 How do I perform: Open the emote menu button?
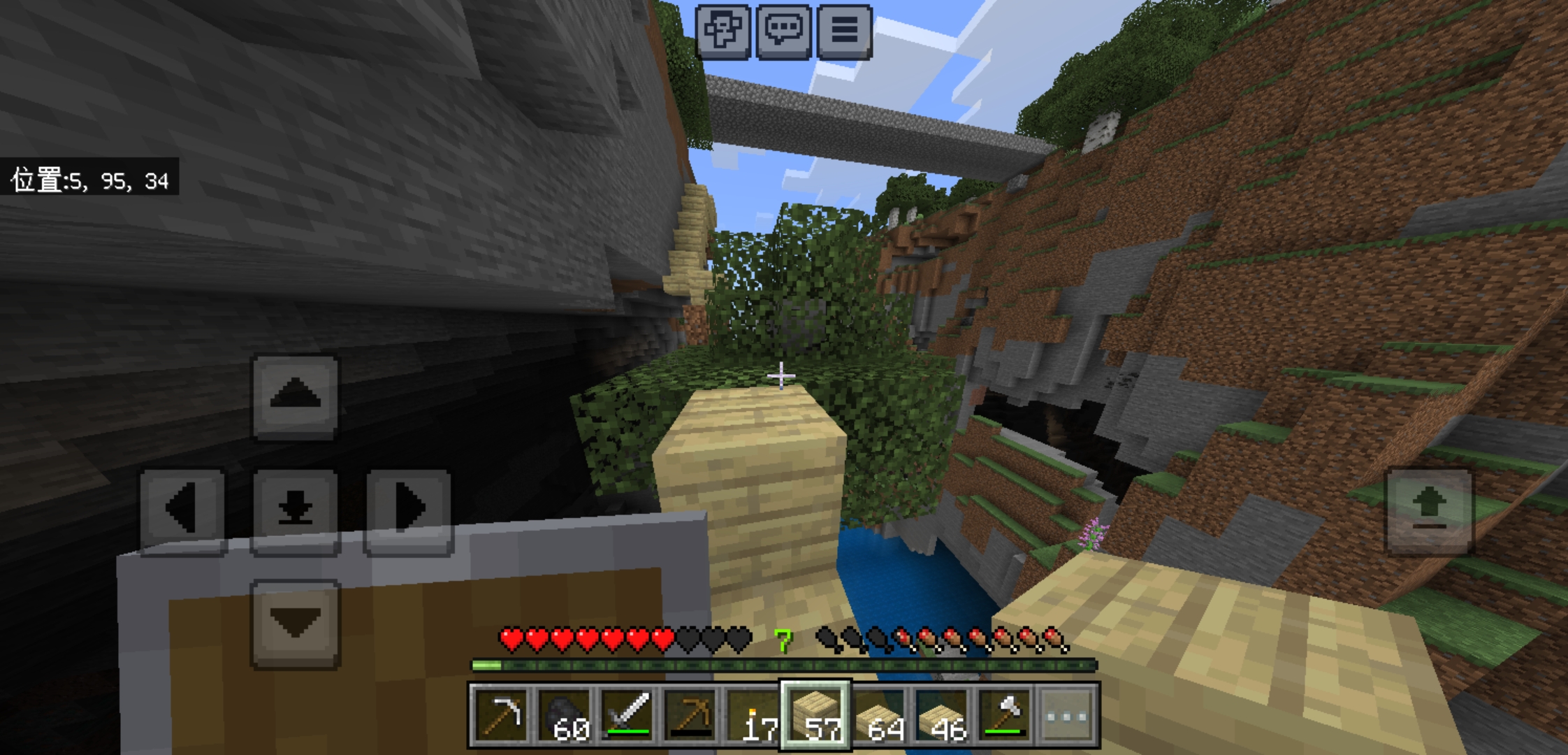[723, 31]
